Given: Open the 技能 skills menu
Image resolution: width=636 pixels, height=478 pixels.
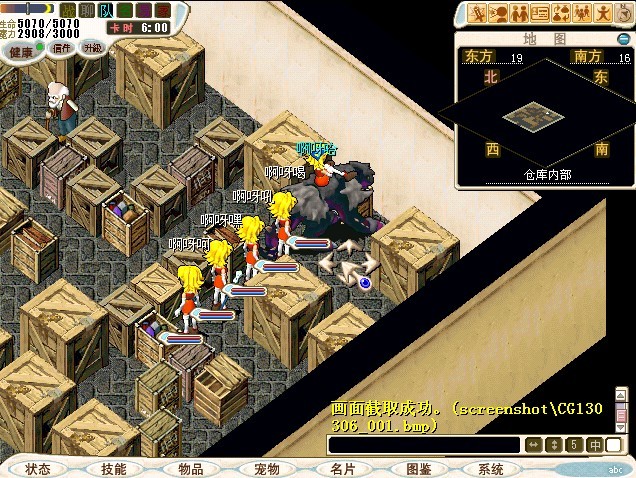Looking at the screenshot, I should tap(114, 468).
